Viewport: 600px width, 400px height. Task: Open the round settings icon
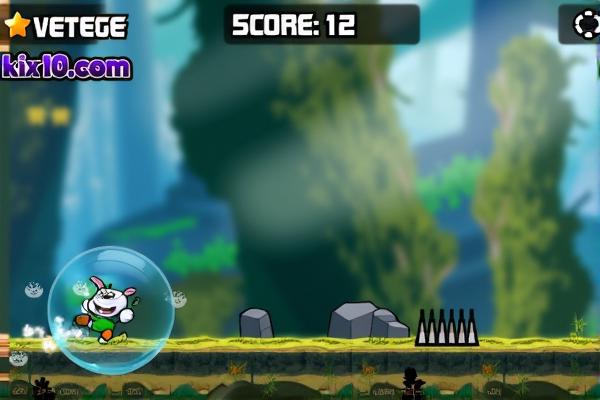[x=585, y=24]
